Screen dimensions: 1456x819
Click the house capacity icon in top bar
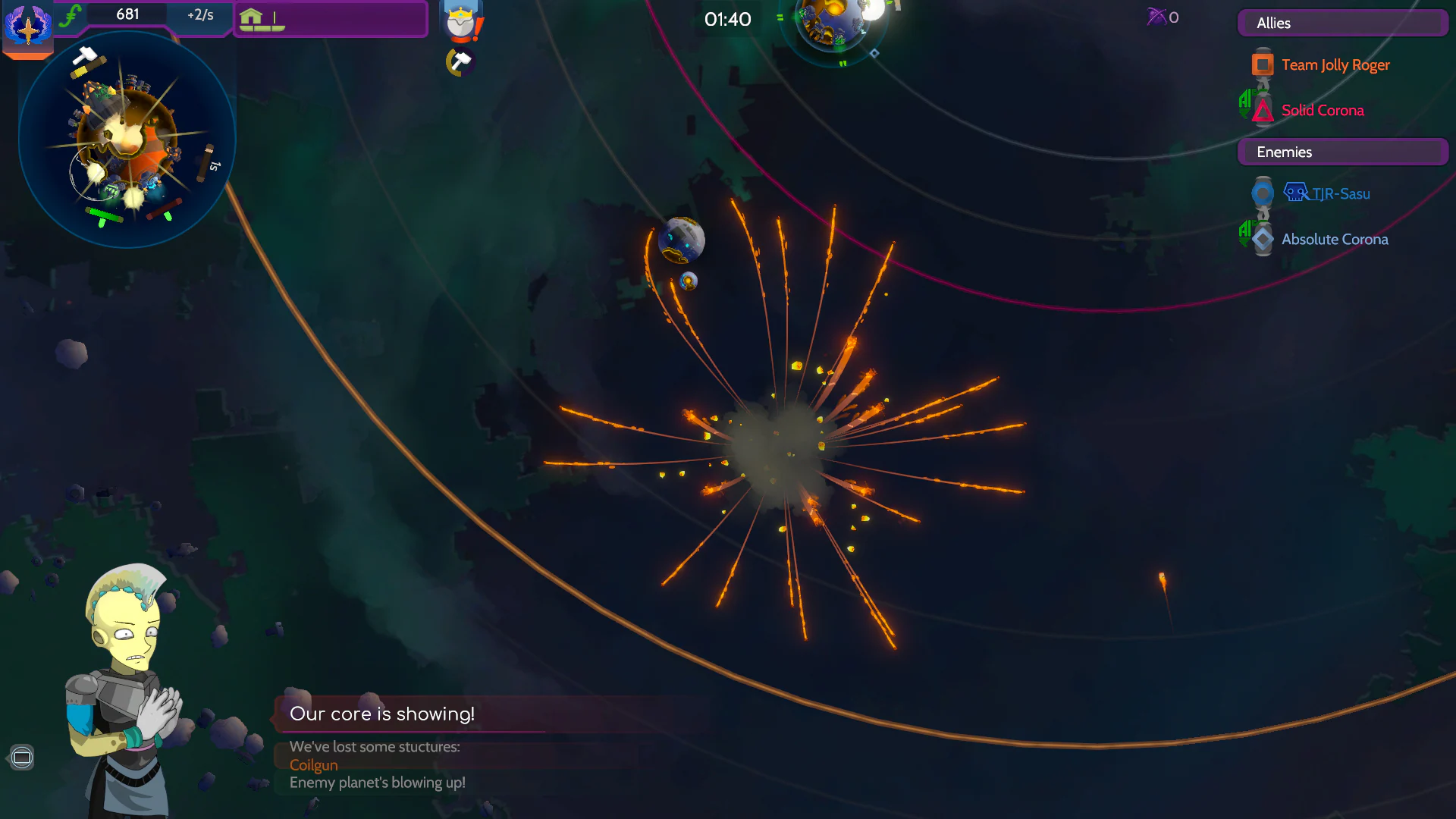click(251, 17)
